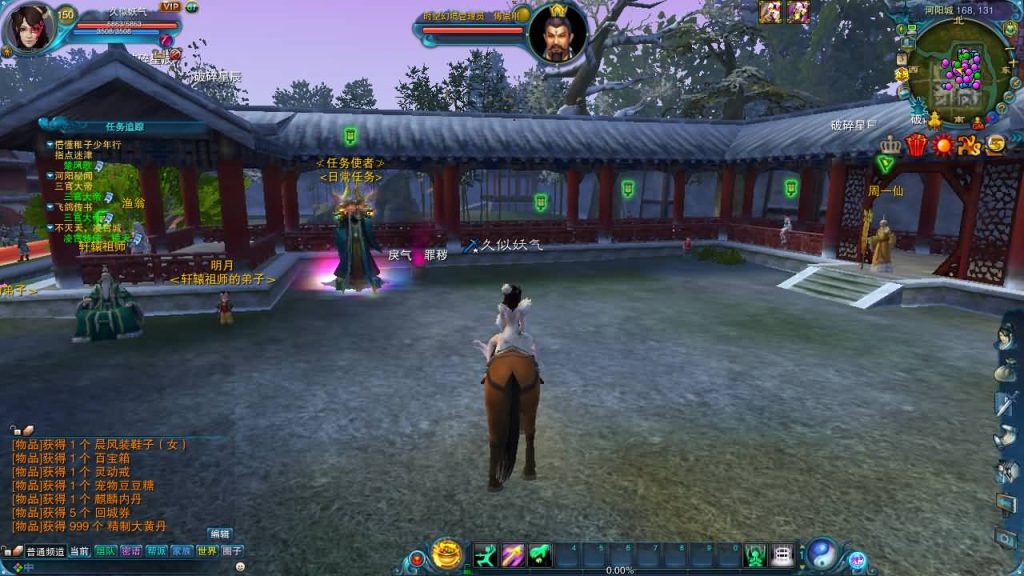Use the purple slash skill
1024x576 pixels.
[513, 554]
